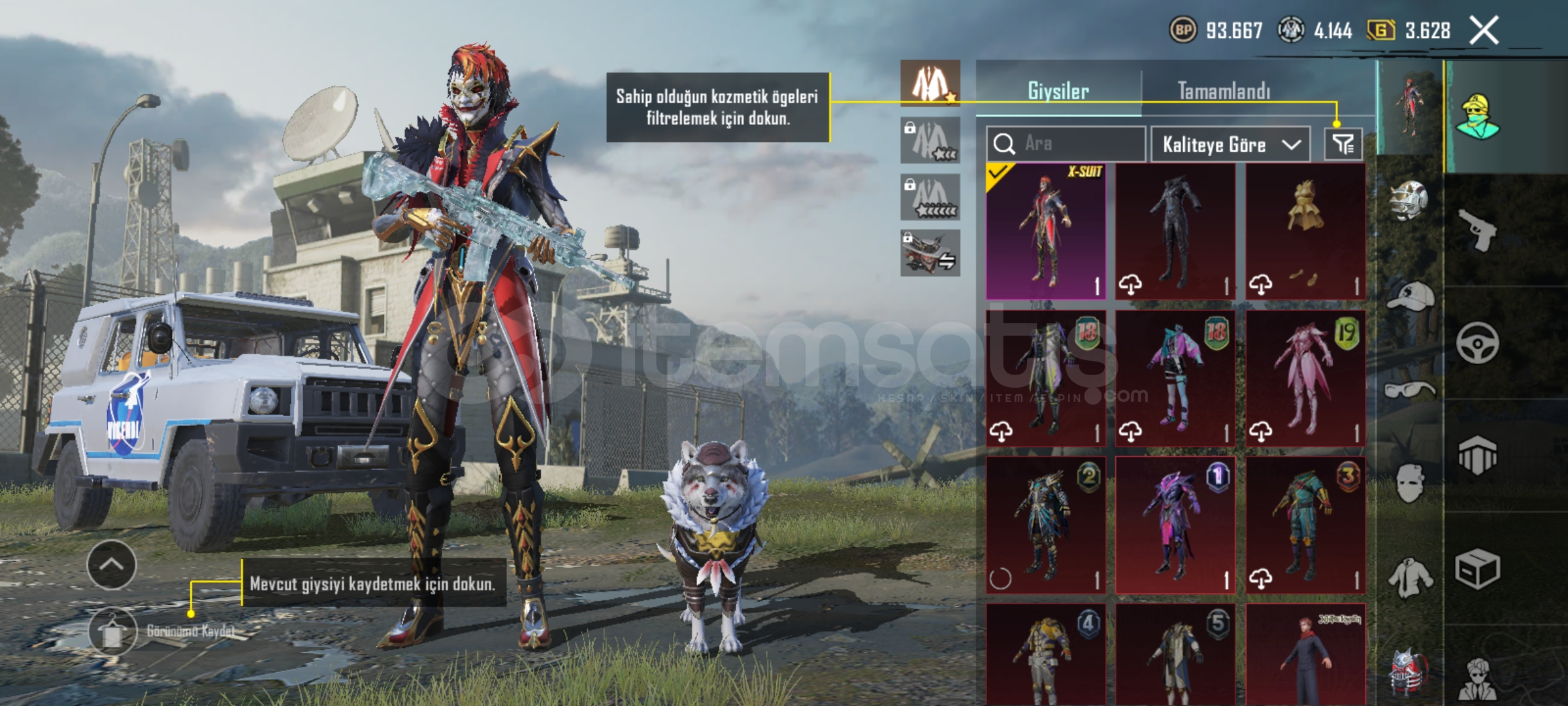This screenshot has height=706, width=1568.
Task: Open the cap headwear category
Action: (x=1409, y=298)
